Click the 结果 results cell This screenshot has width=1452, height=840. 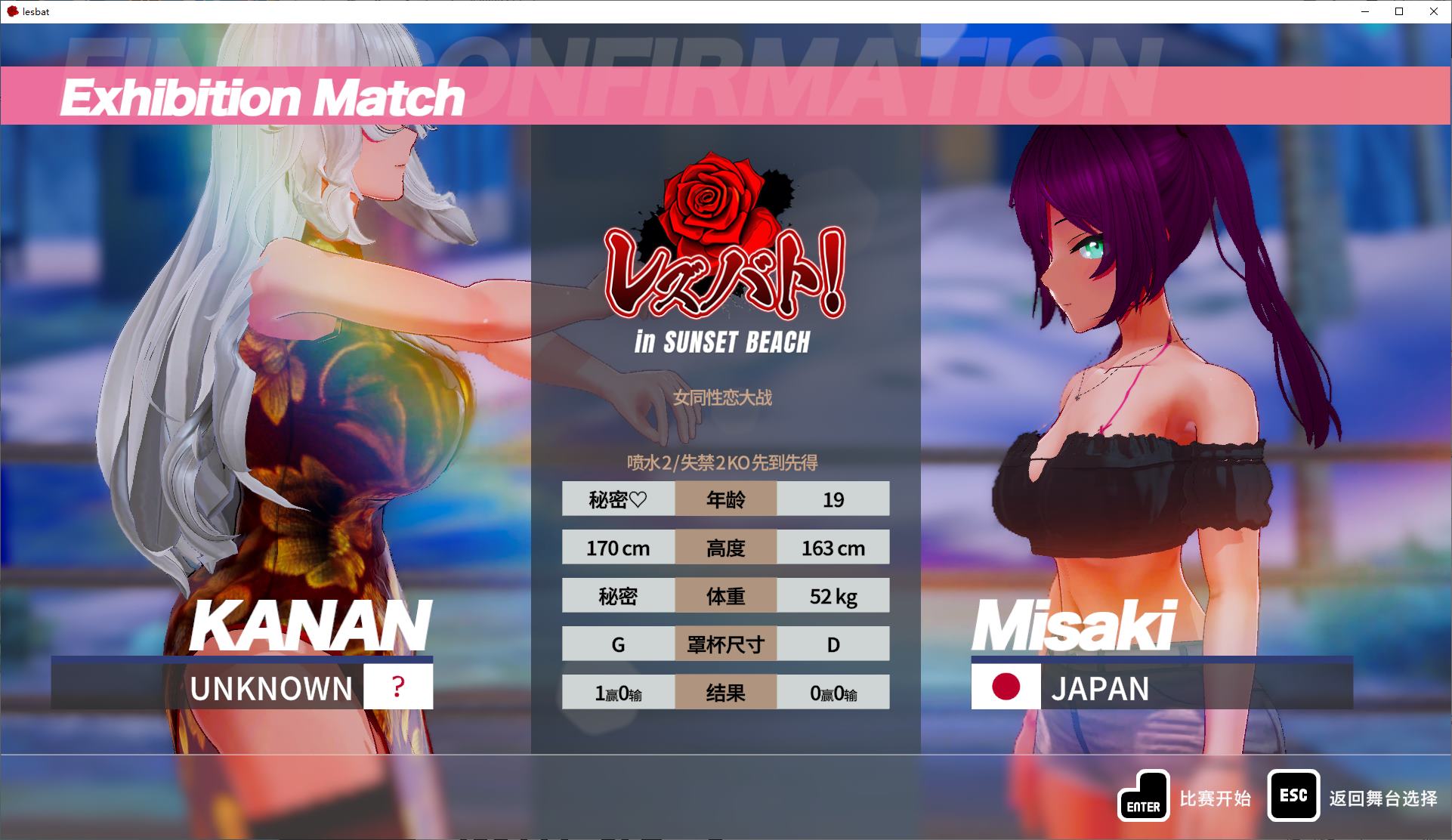pyautogui.click(x=726, y=692)
